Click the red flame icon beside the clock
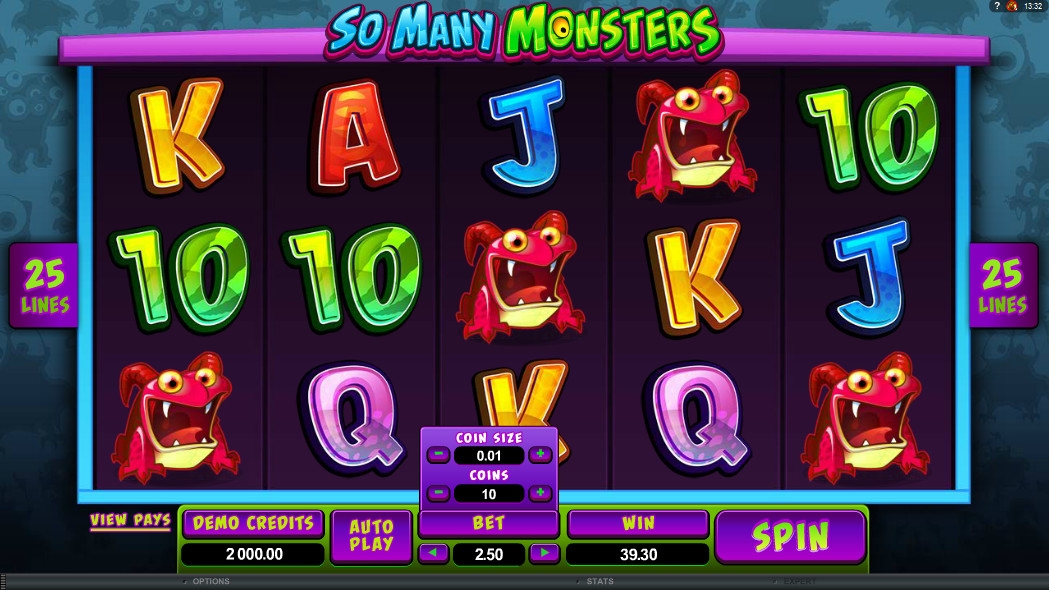The height and width of the screenshot is (590, 1049). [1012, 6]
